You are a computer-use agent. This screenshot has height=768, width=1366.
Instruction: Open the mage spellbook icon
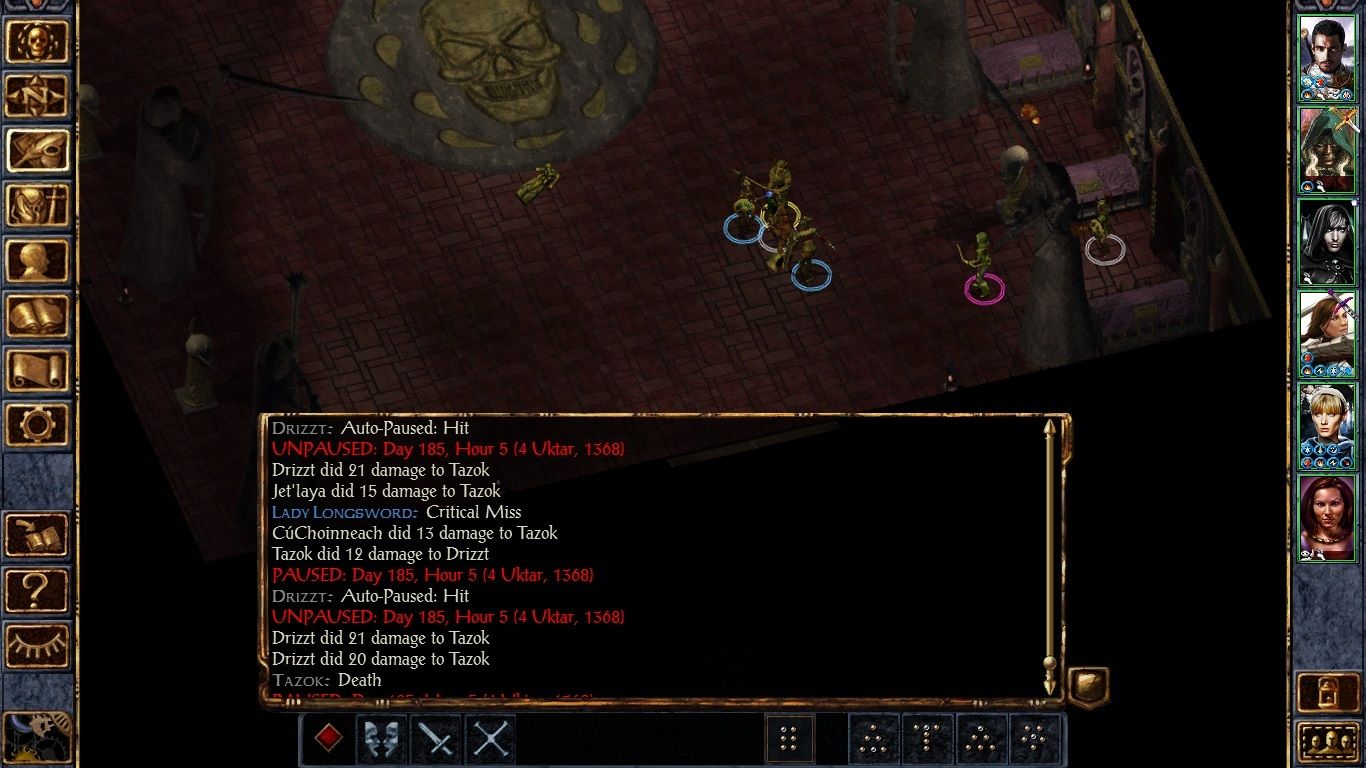(38, 315)
